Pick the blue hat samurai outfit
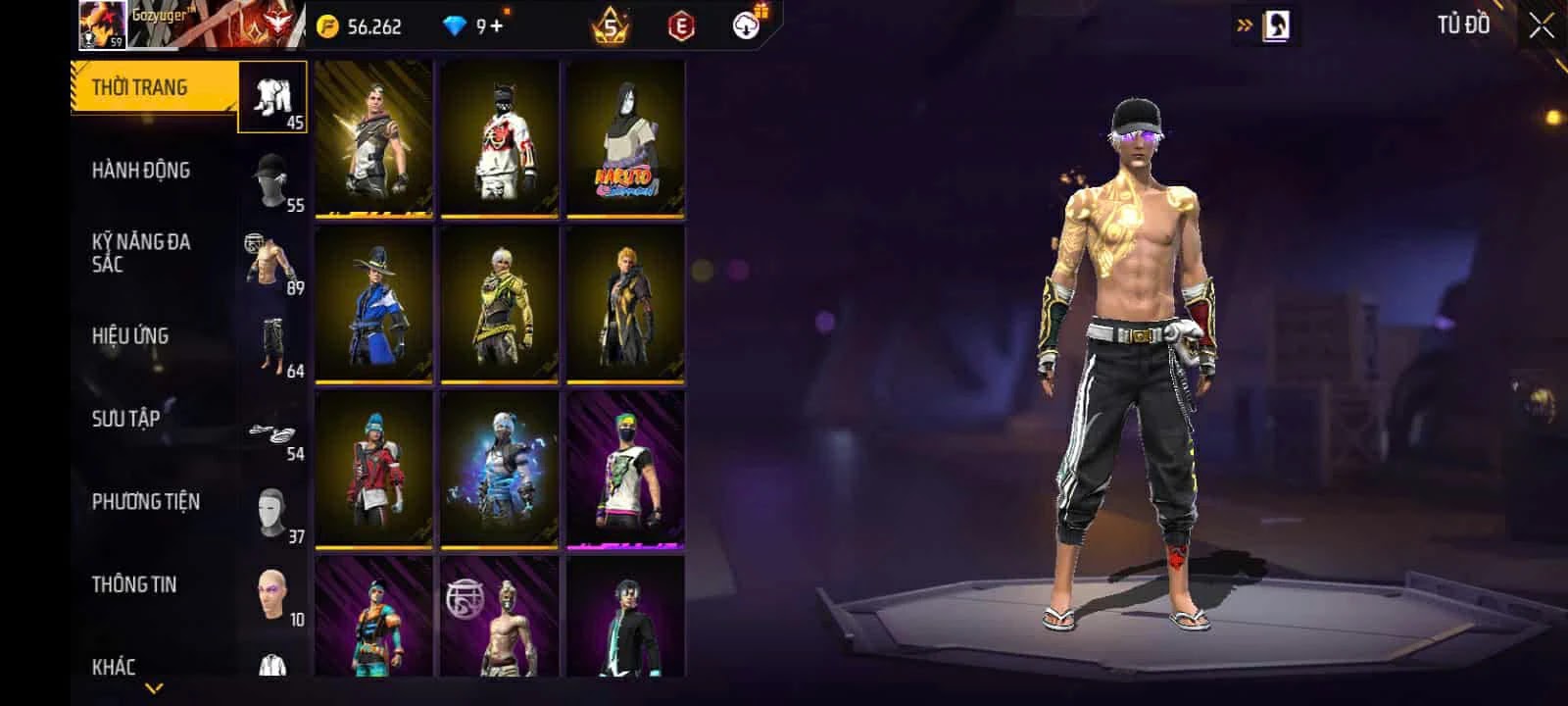 pyautogui.click(x=373, y=304)
